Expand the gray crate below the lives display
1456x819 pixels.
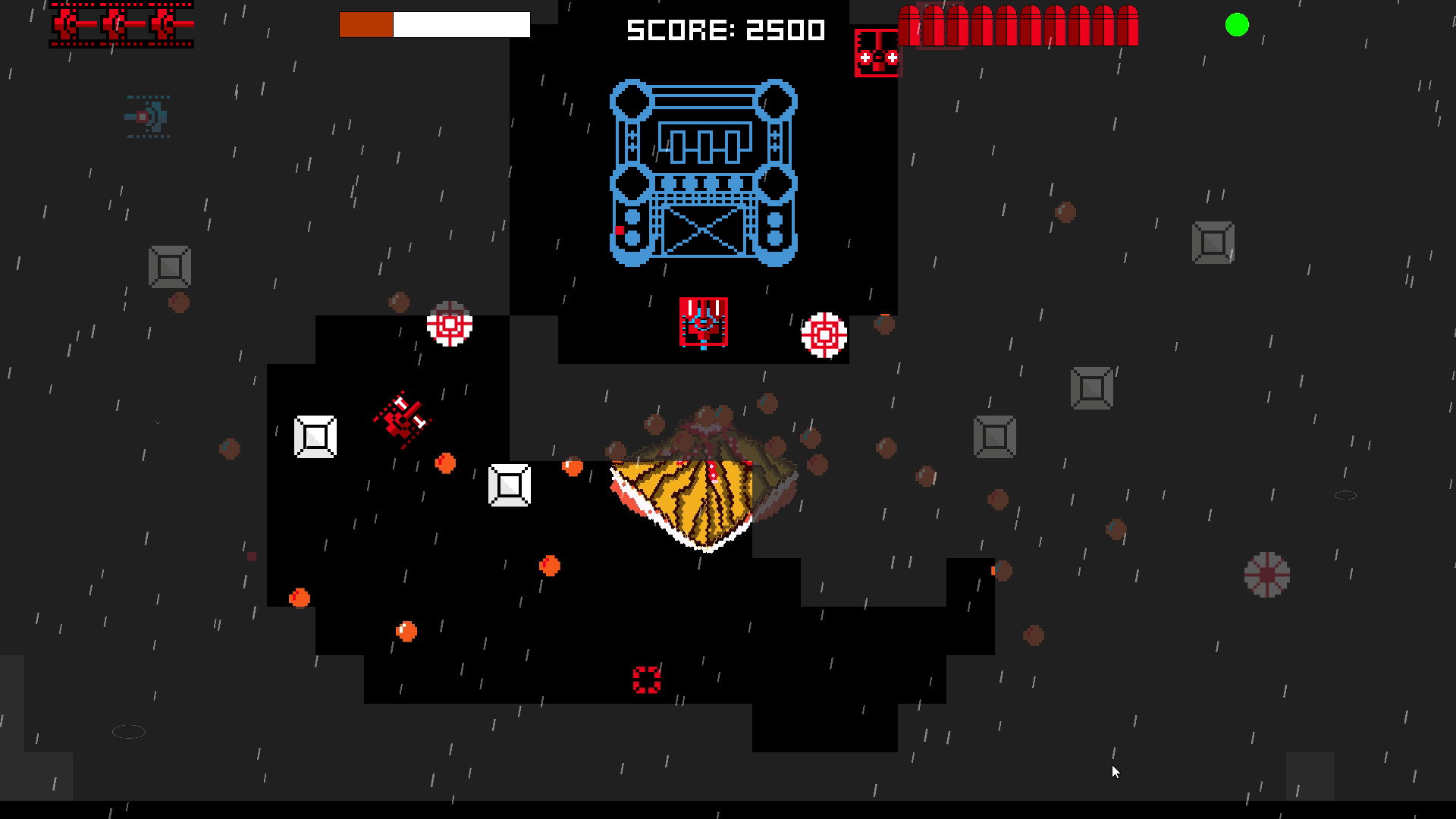pyautogui.click(x=168, y=266)
